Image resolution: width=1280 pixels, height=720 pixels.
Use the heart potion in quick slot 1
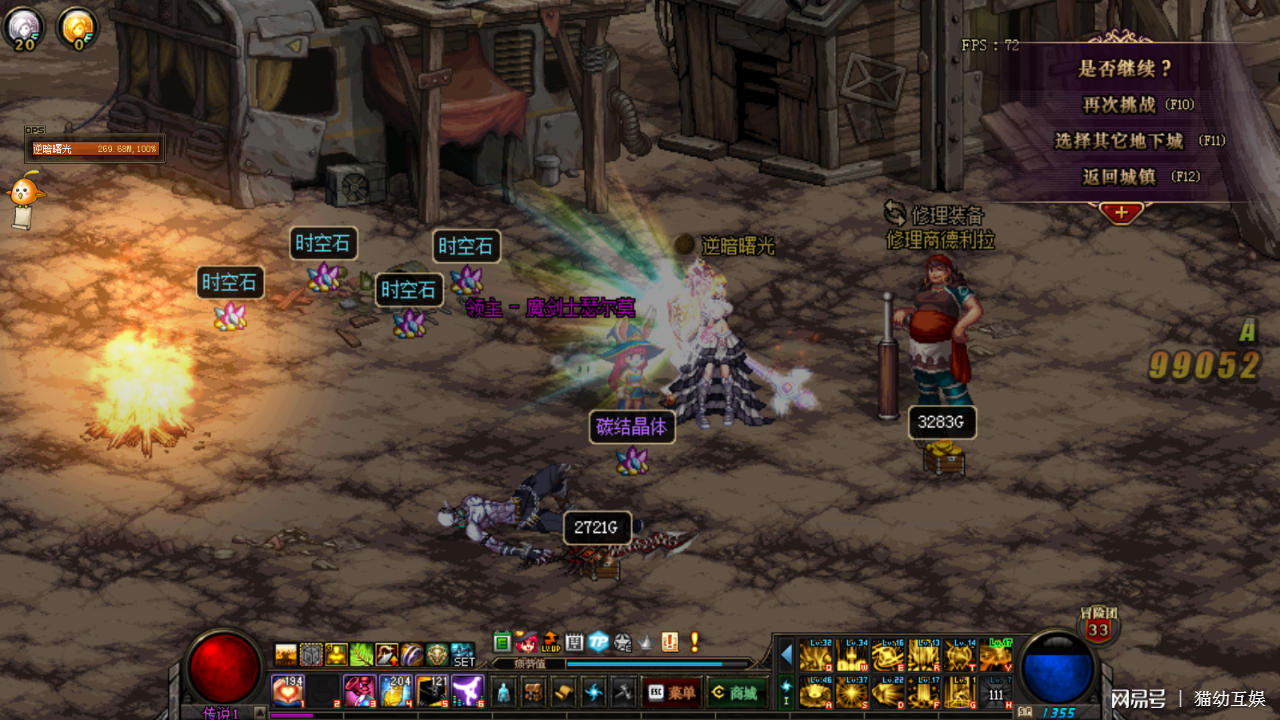pyautogui.click(x=288, y=690)
